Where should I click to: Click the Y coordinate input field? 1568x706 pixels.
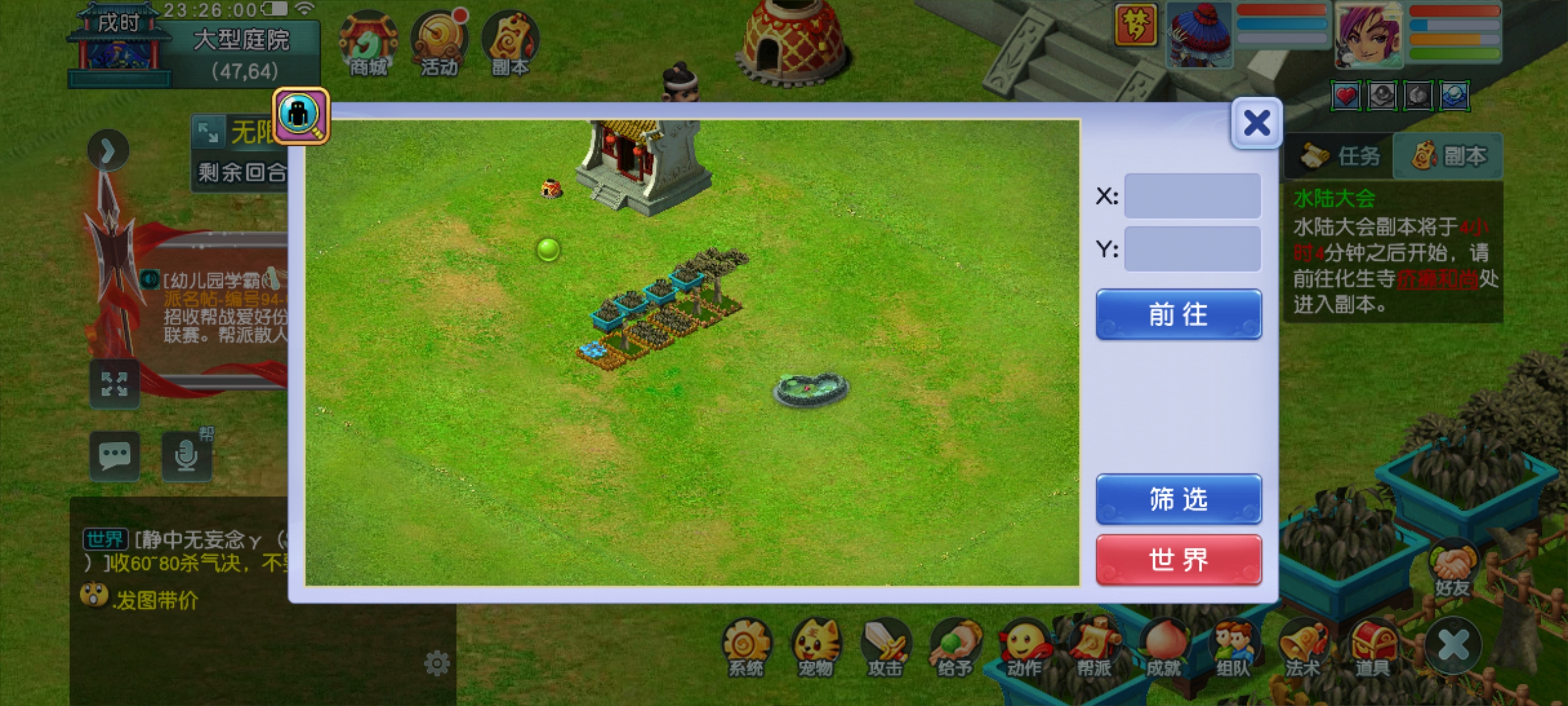click(1192, 249)
